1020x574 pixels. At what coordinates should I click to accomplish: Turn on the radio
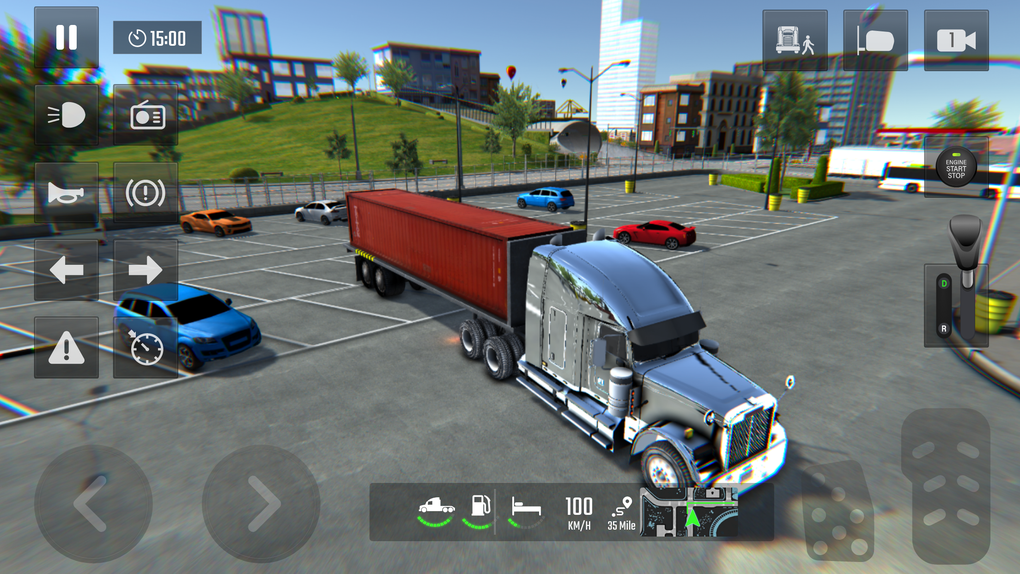[146, 116]
